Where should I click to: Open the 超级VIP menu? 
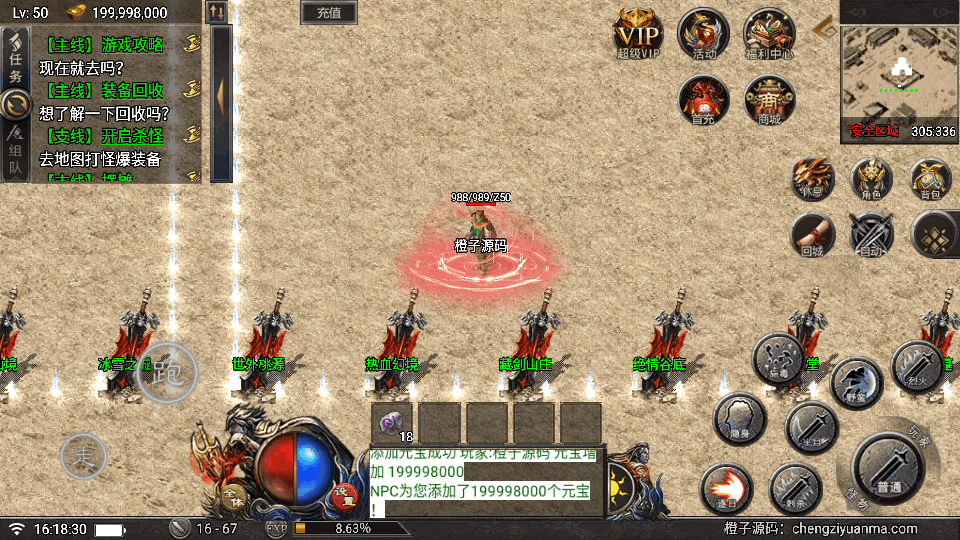click(x=639, y=35)
